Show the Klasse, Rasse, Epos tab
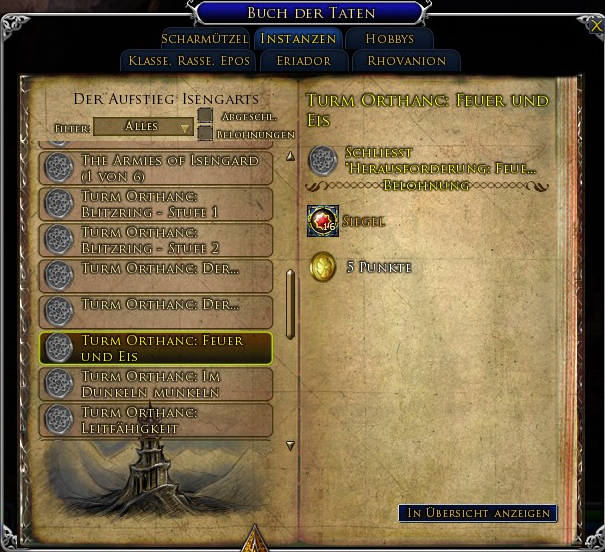The width and height of the screenshot is (605, 552). [x=189, y=61]
